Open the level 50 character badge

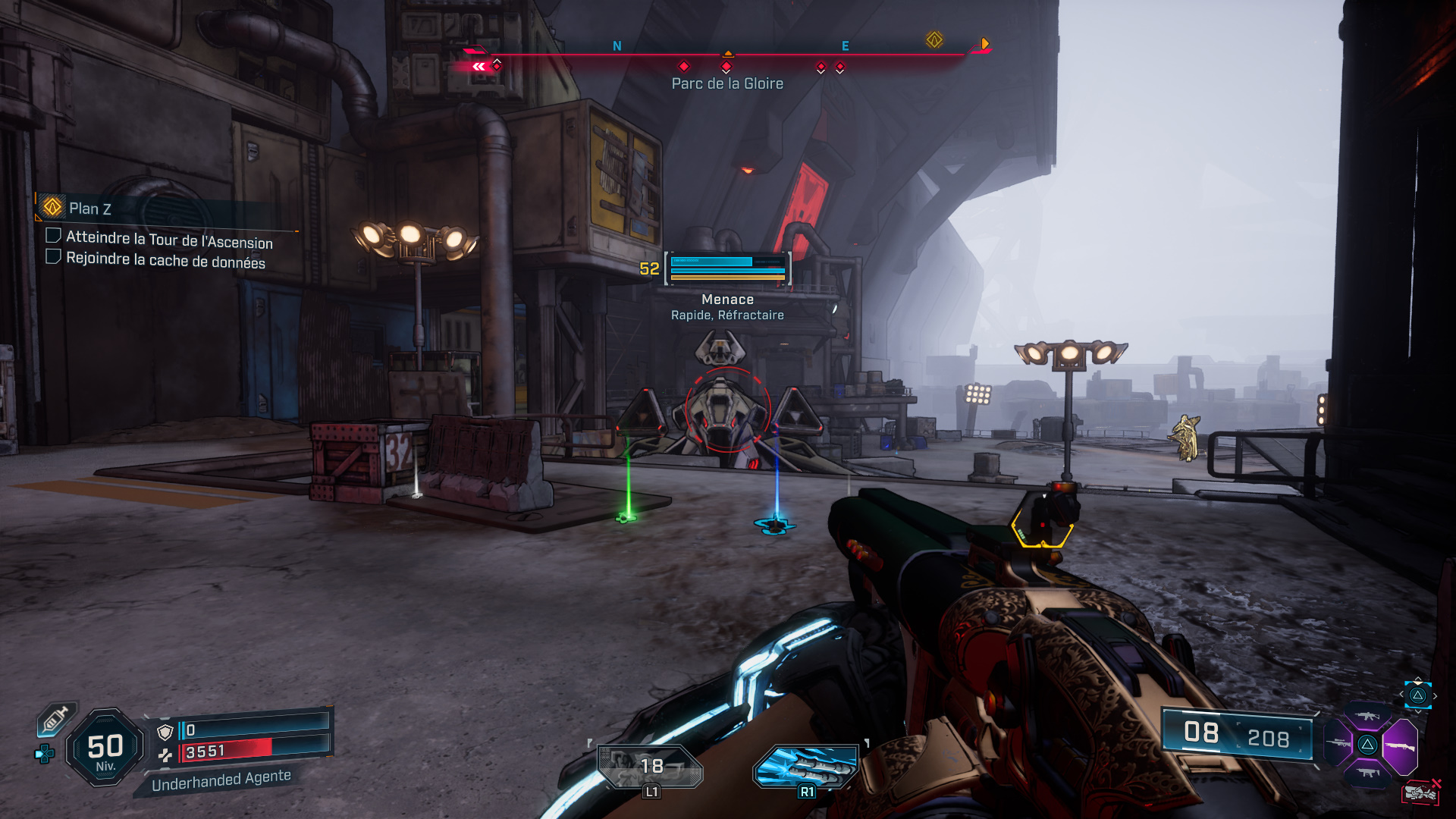[105, 748]
